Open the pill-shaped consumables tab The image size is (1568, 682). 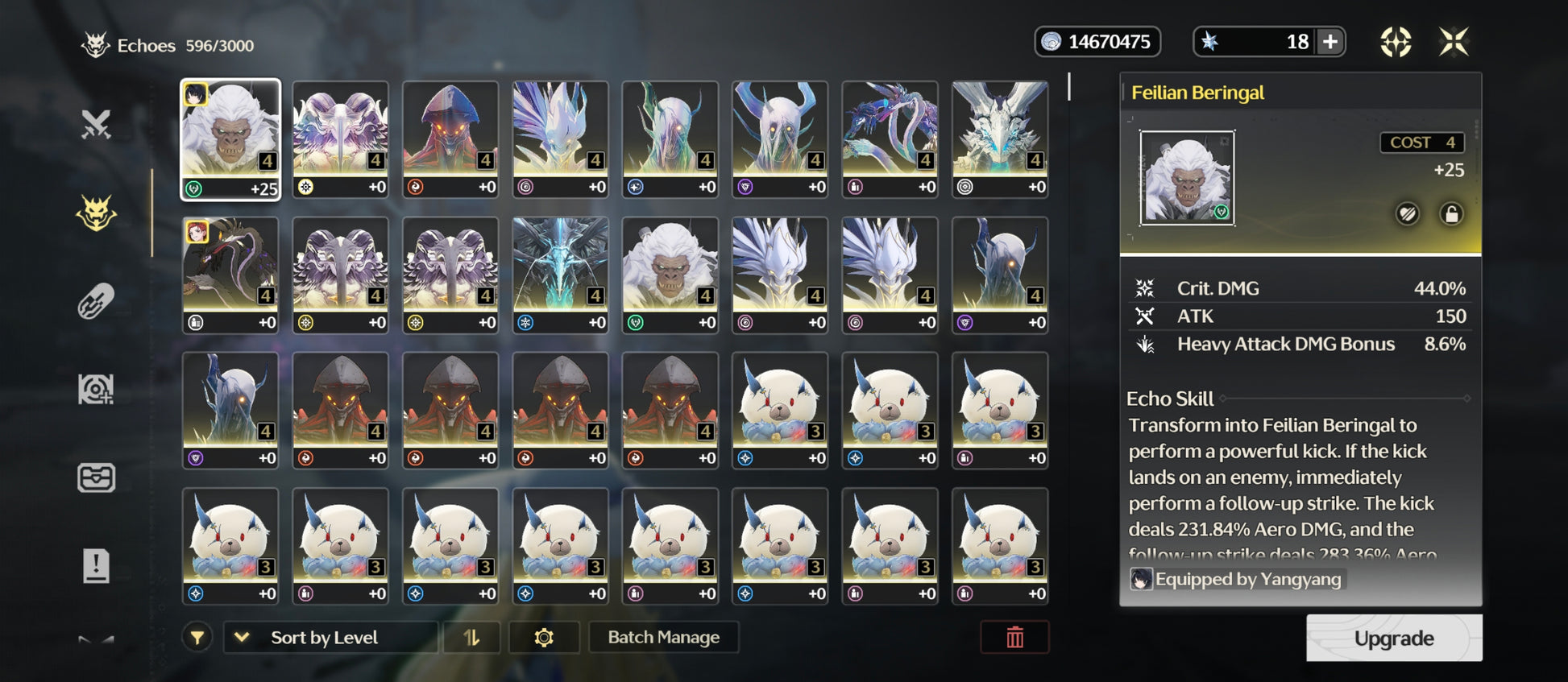coord(96,302)
